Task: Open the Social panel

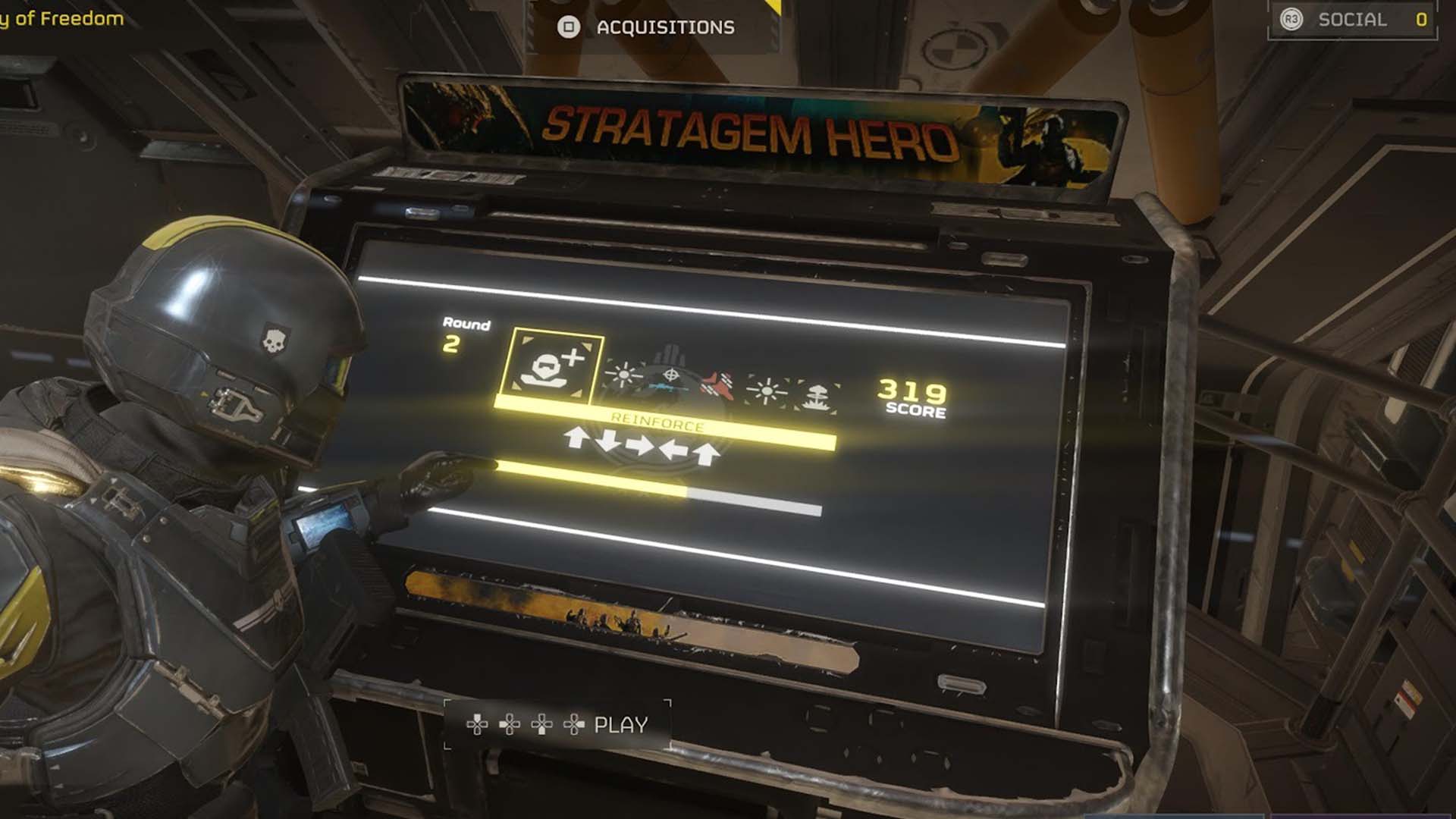Action: coord(1352,20)
